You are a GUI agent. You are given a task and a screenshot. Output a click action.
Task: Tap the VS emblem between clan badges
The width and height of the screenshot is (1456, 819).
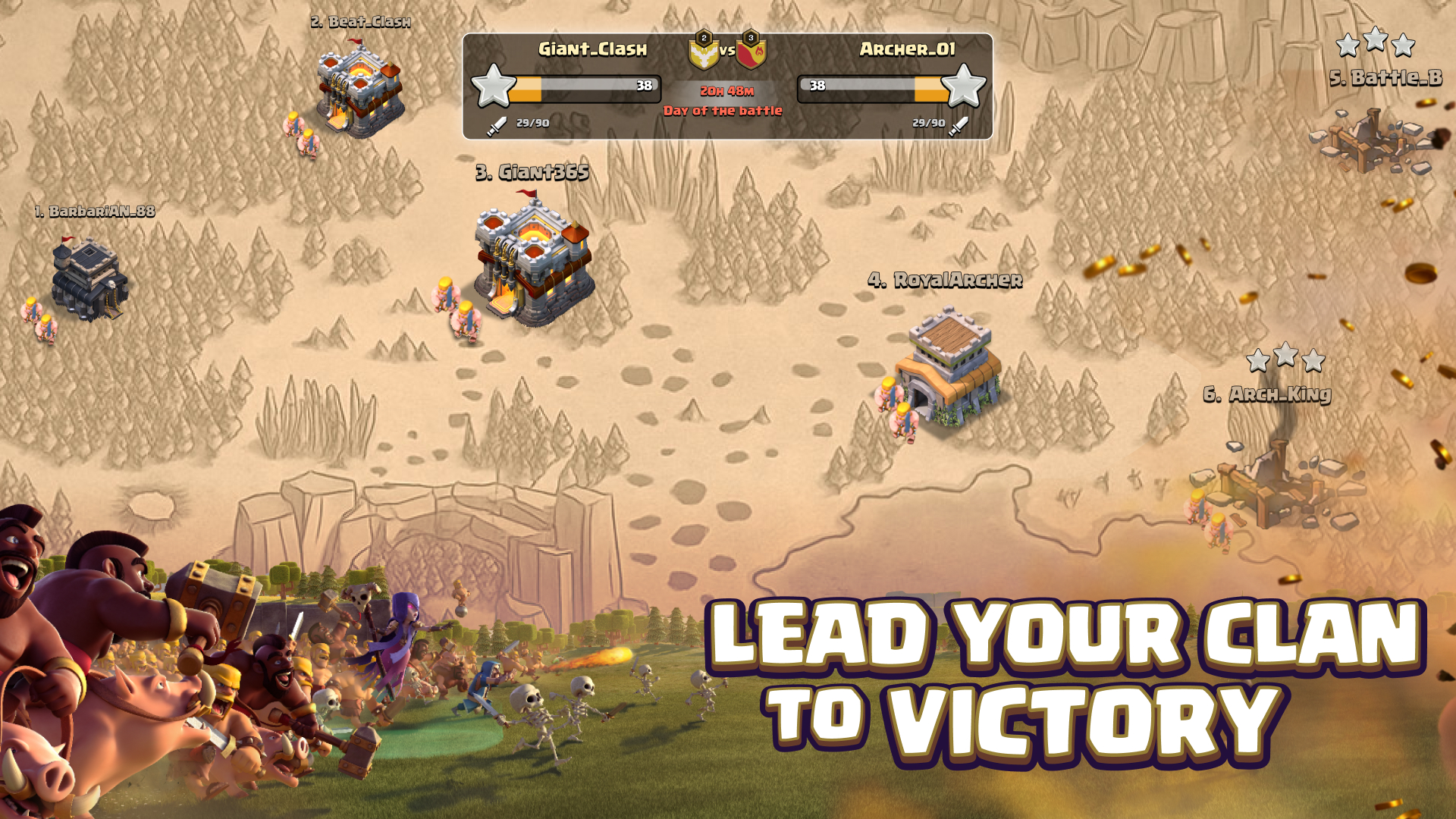[x=729, y=51]
